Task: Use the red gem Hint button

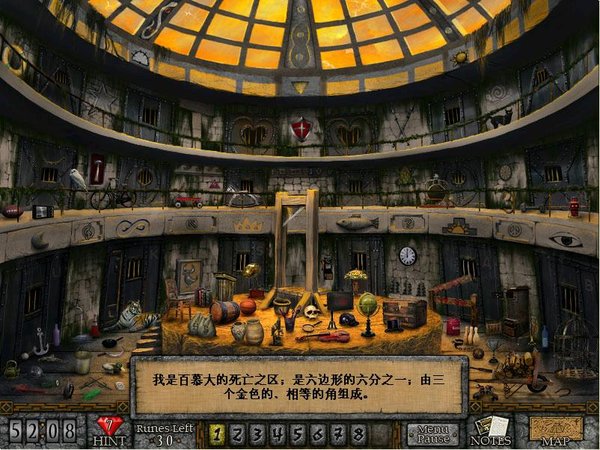Action: coord(110,428)
